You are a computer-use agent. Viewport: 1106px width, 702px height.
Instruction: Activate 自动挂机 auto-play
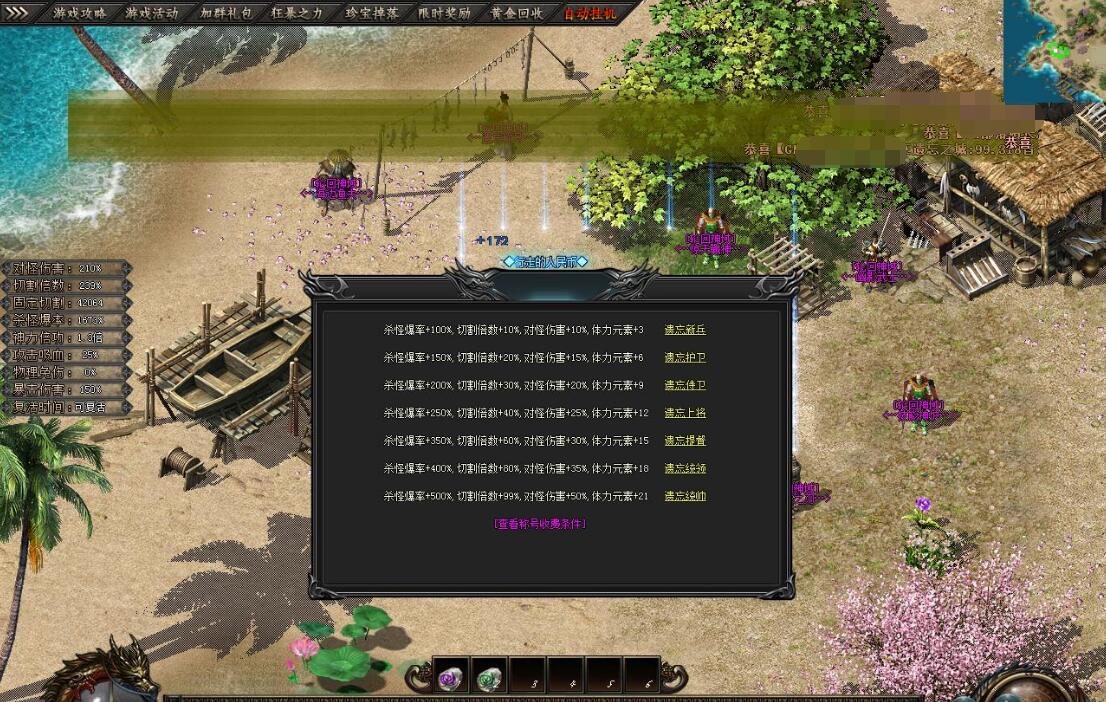tap(590, 13)
